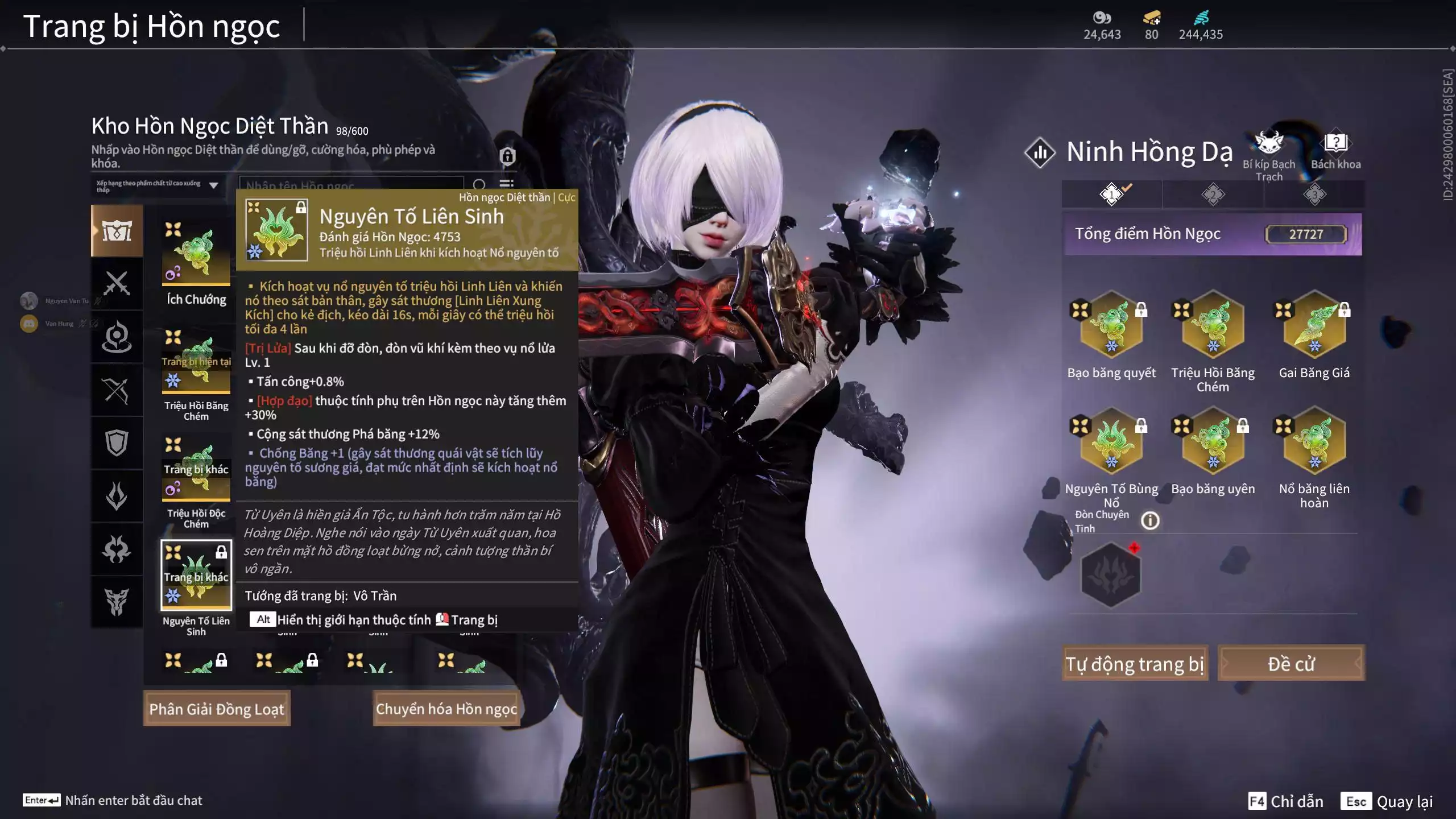1456x819 pixels.
Task: Select the shield category tab
Action: click(x=117, y=442)
